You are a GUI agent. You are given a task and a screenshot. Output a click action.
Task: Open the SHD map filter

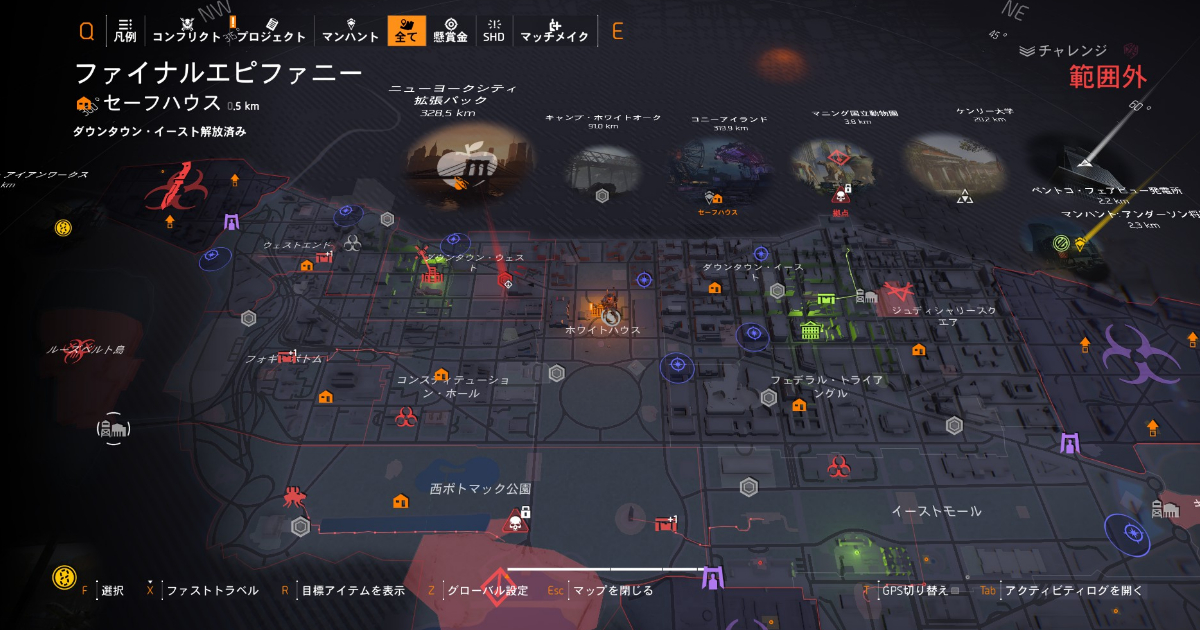coord(494,30)
